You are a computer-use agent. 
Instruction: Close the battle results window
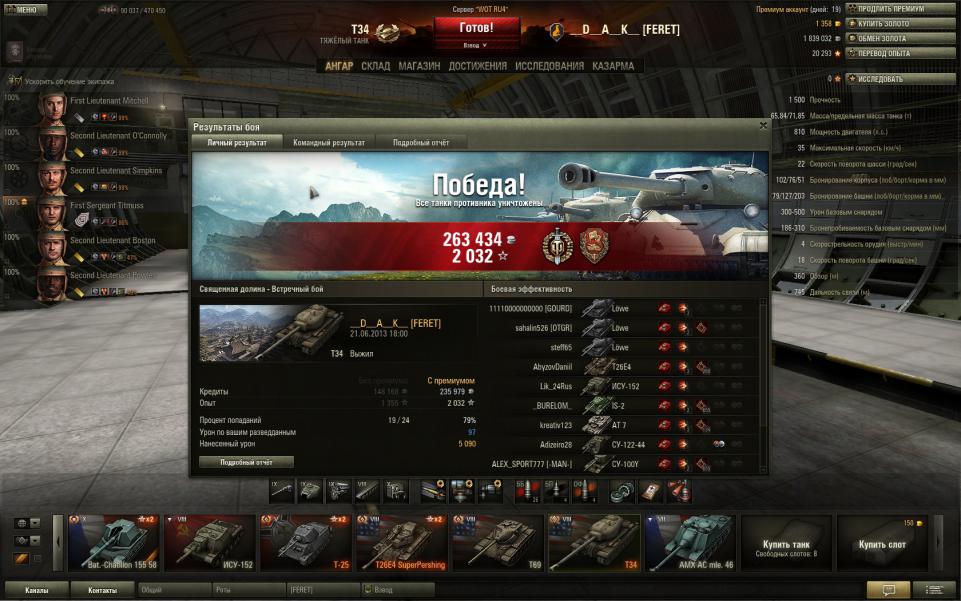point(763,126)
